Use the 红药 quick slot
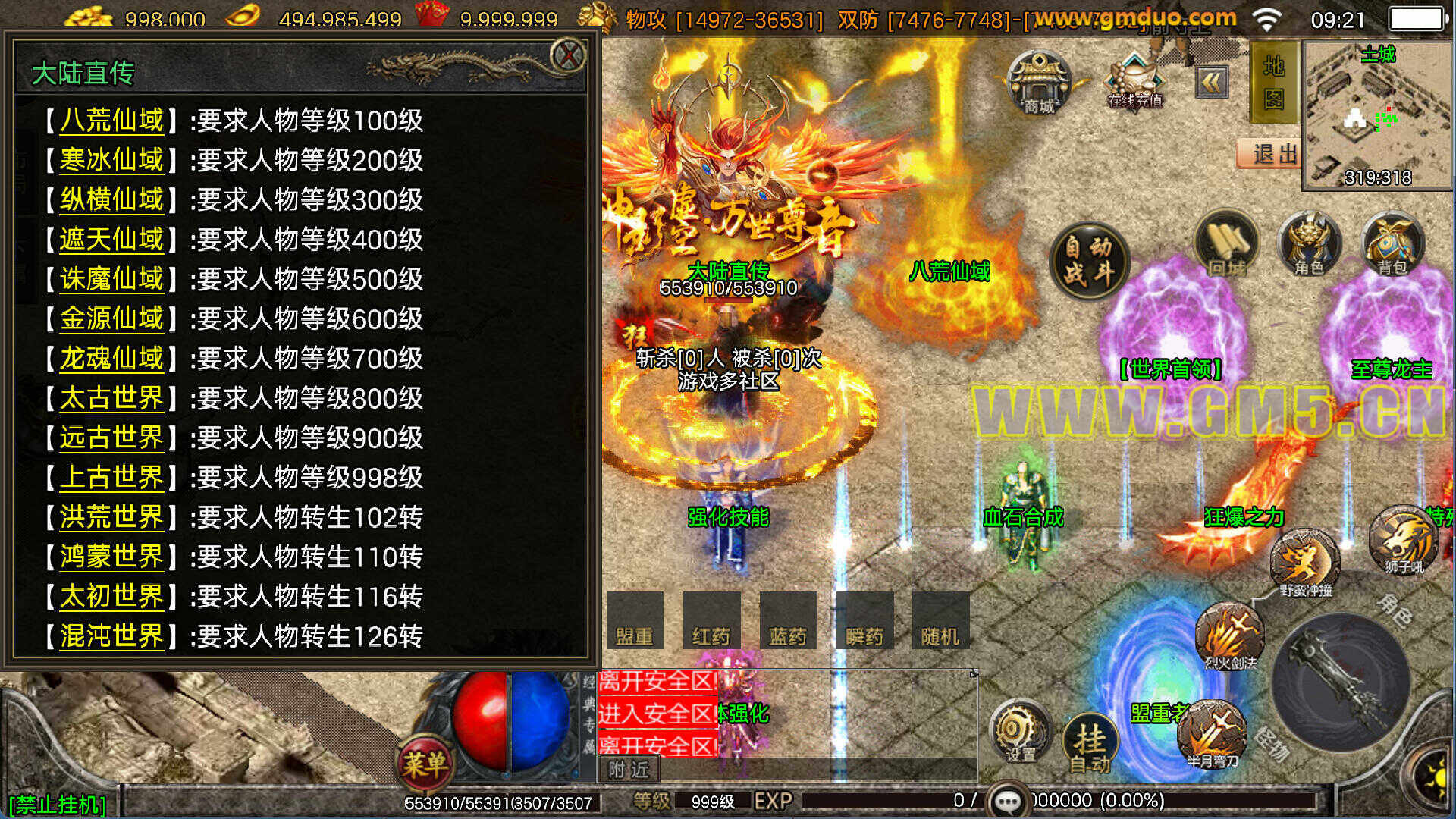1456x819 pixels. (x=711, y=622)
